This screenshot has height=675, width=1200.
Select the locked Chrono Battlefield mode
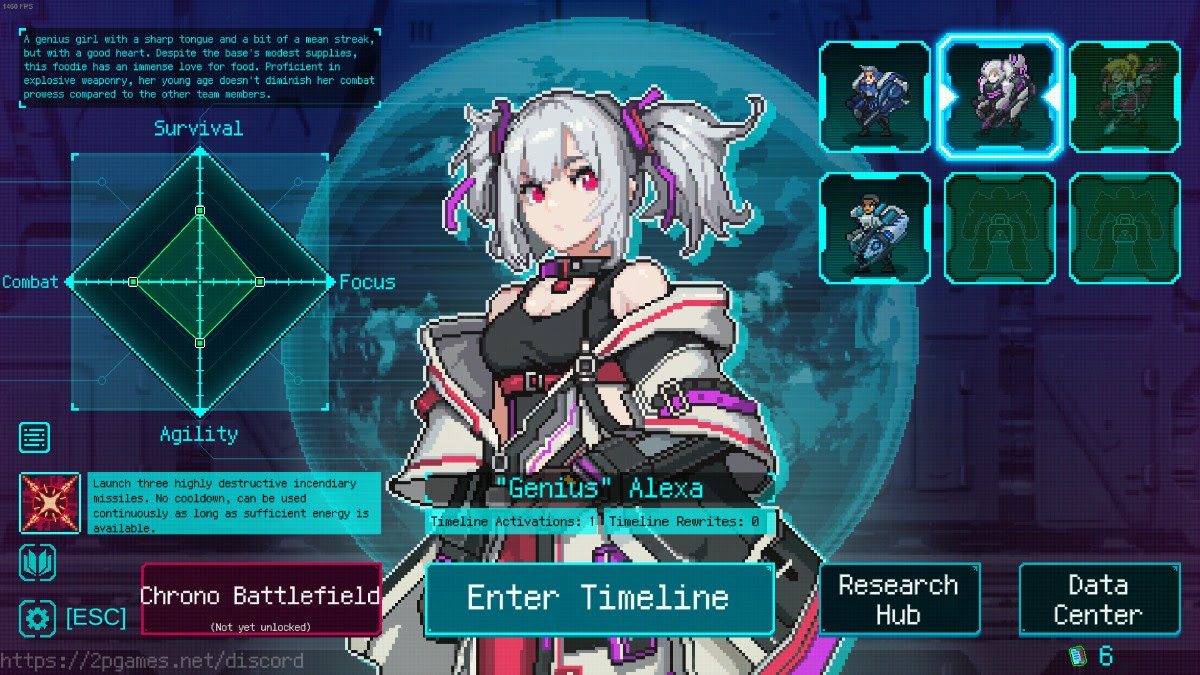(x=260, y=598)
